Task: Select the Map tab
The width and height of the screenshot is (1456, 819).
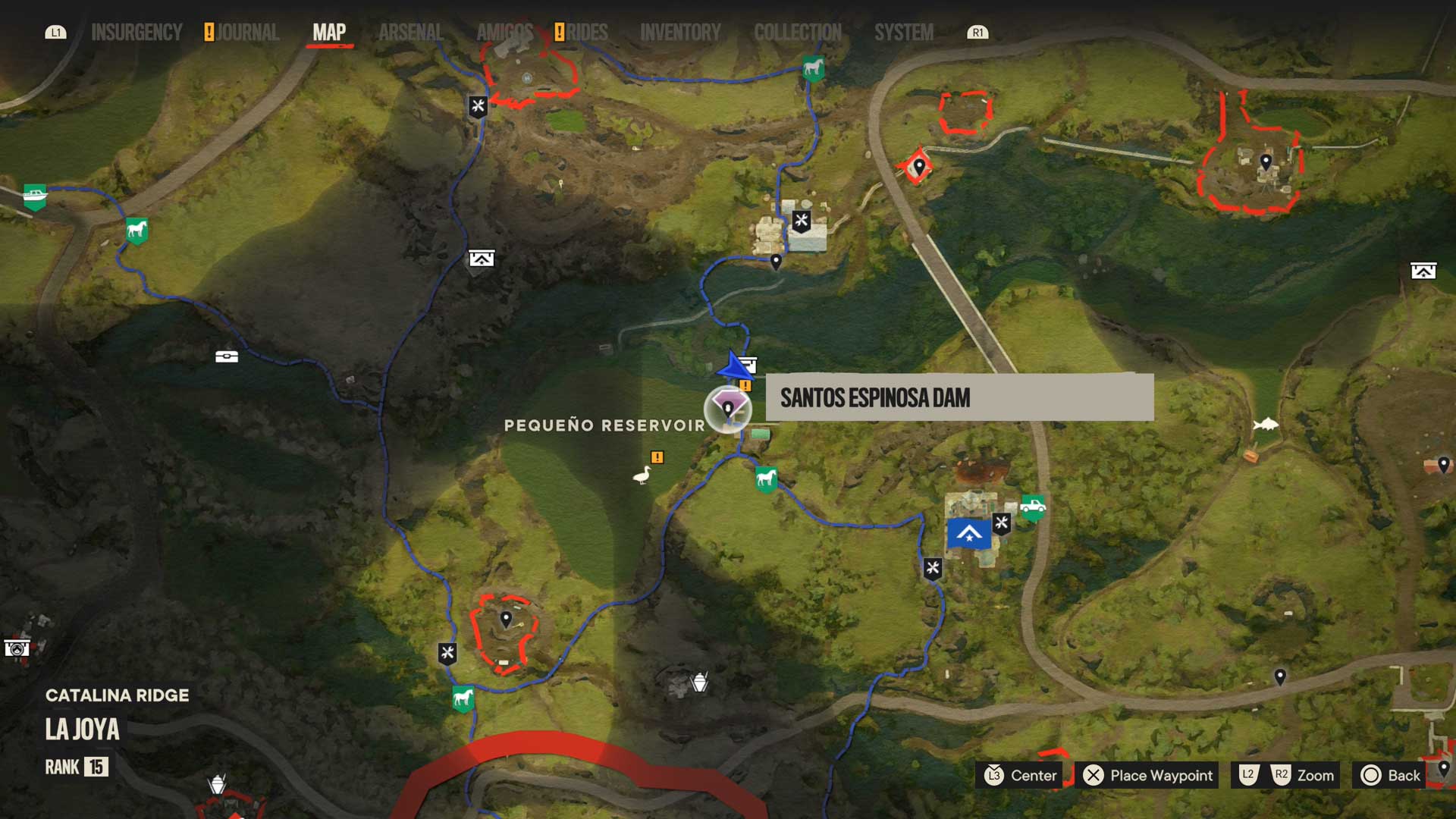Action: pos(329,33)
